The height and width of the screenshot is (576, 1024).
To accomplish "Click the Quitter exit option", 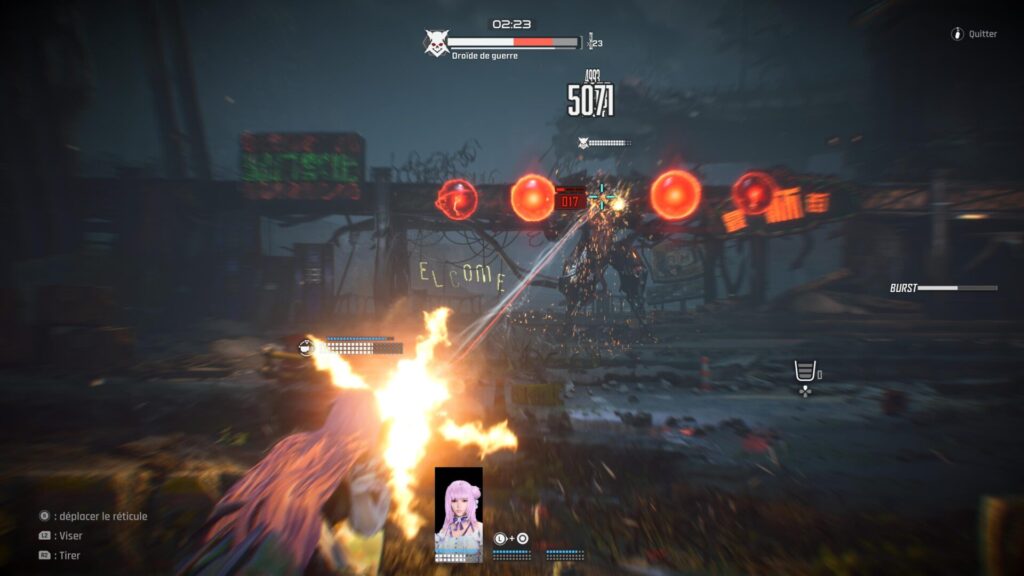I will tap(974, 34).
